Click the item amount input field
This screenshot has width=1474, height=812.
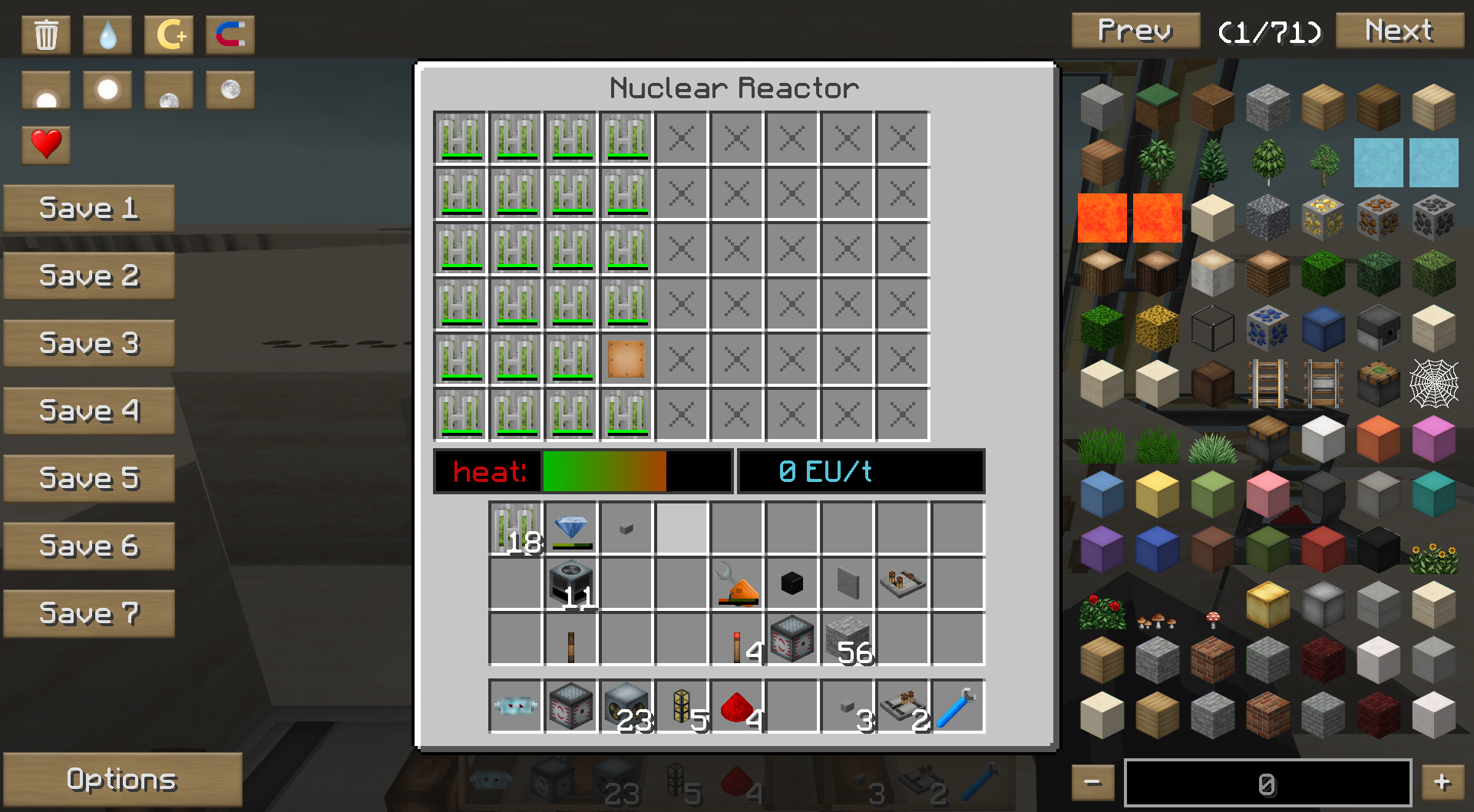pos(1267,783)
